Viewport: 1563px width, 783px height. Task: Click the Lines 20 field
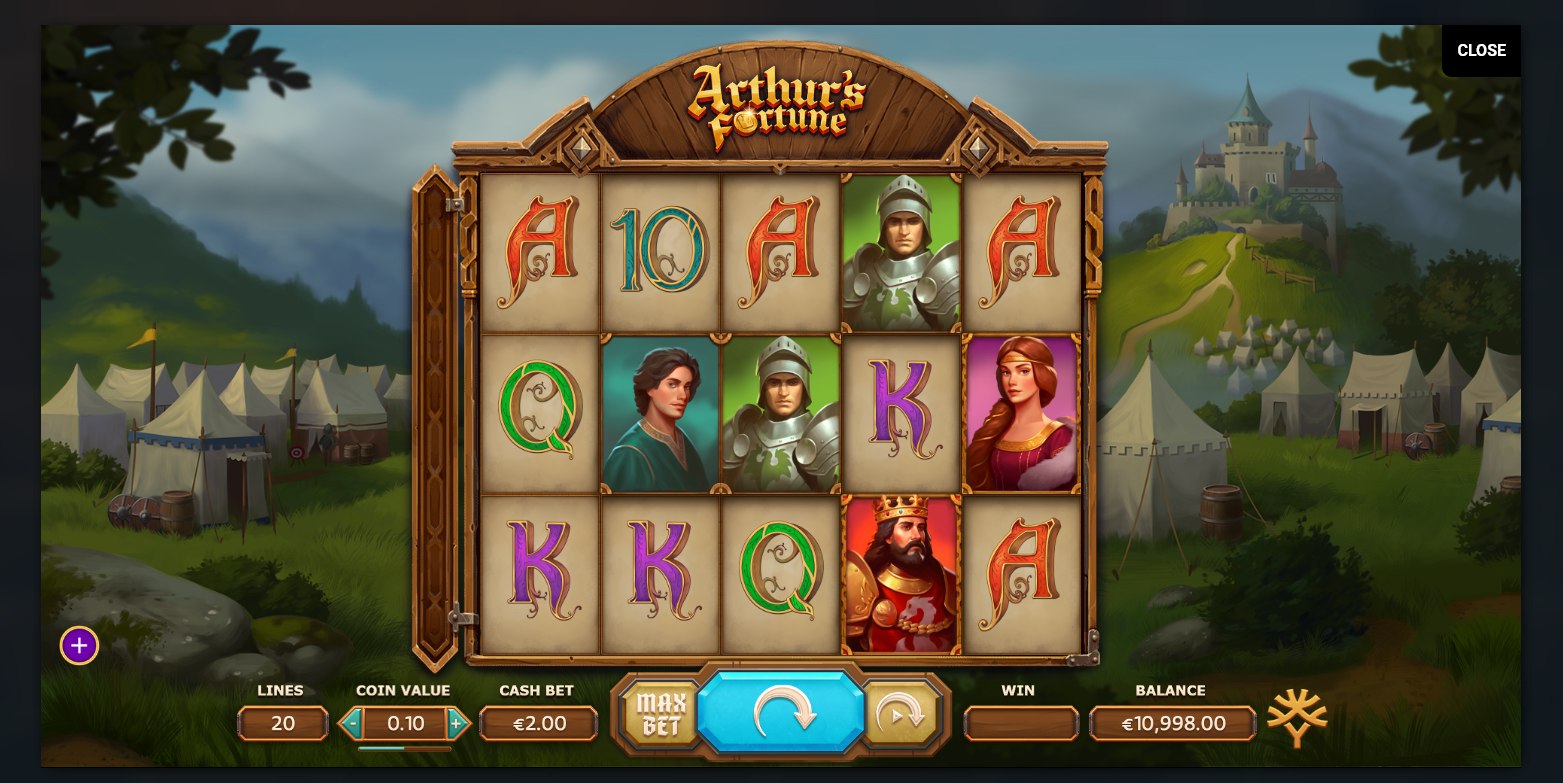tap(283, 723)
